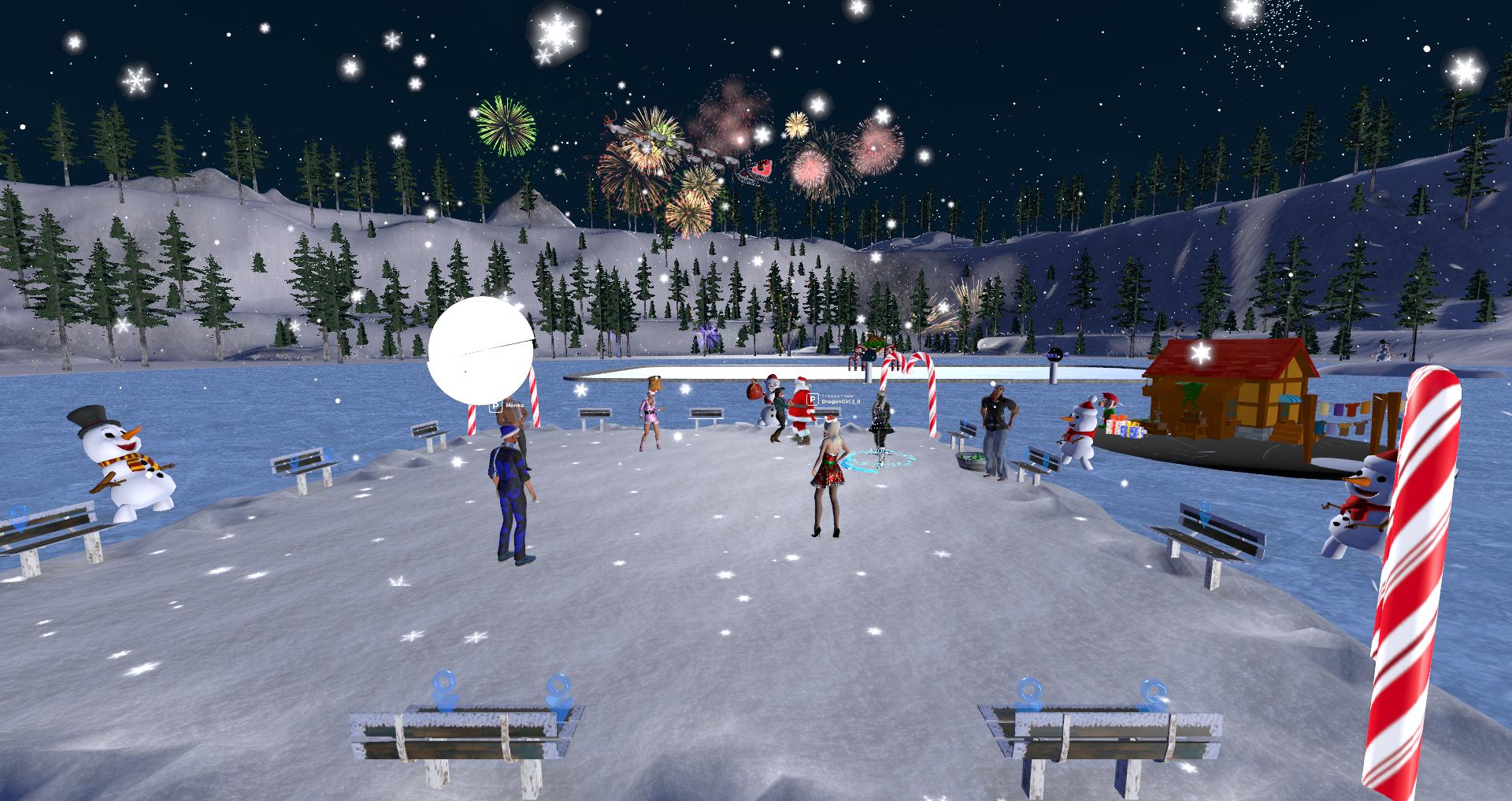Select the DragonGirl2_0 name tag
Screen dimensions: 1512x801
[842, 401]
